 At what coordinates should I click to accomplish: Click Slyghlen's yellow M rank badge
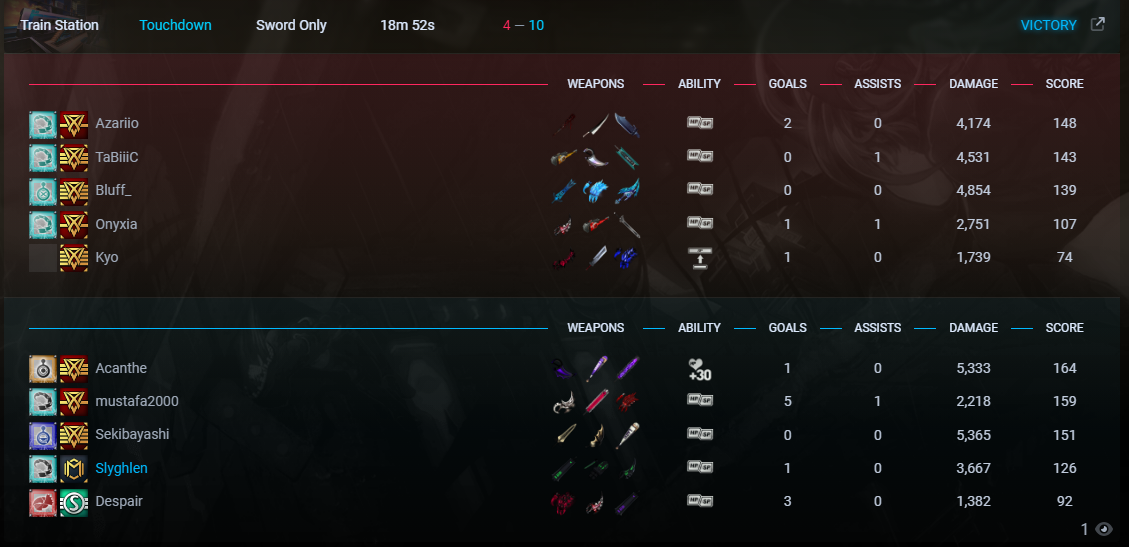pyautogui.click(x=74, y=468)
